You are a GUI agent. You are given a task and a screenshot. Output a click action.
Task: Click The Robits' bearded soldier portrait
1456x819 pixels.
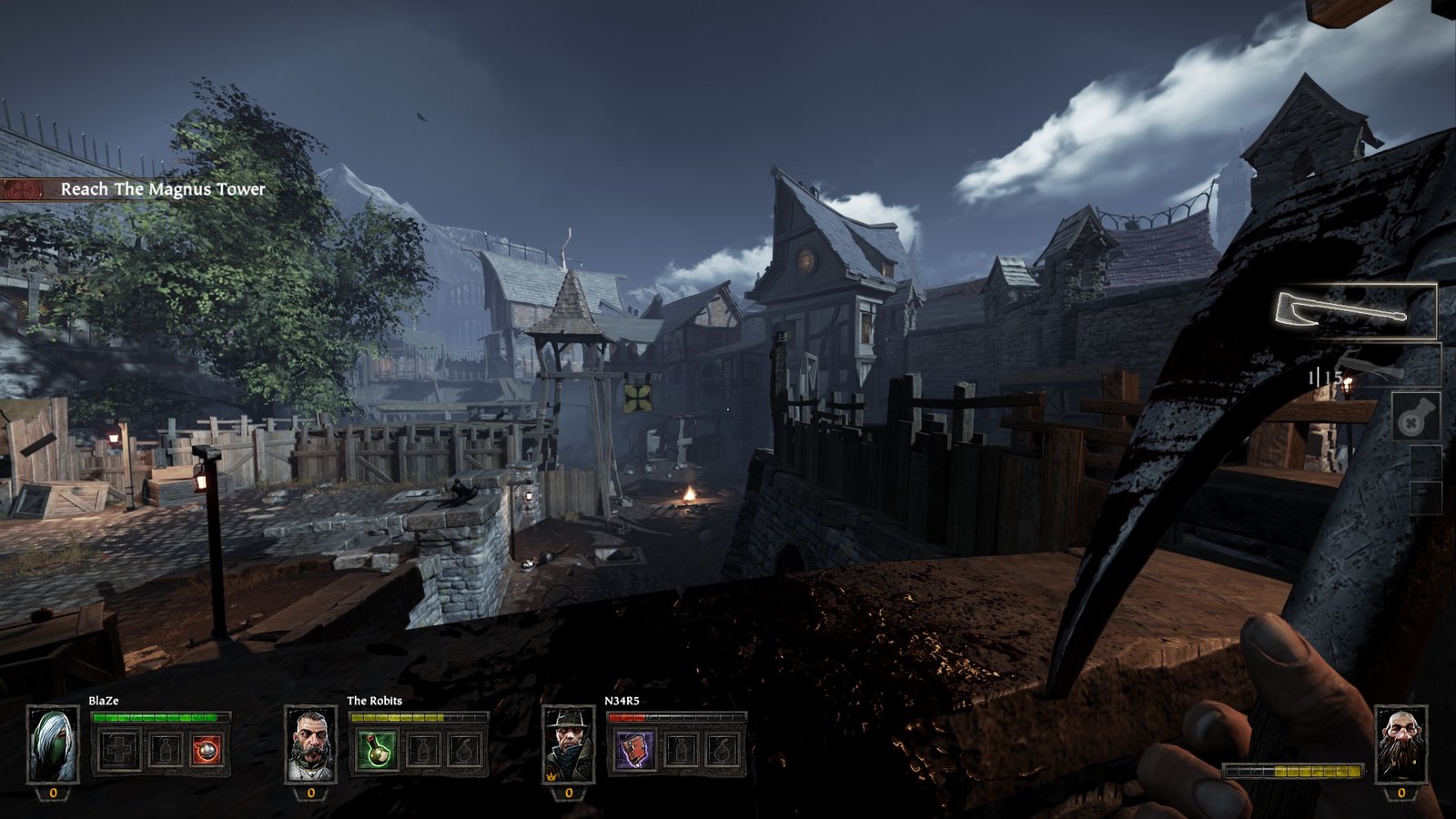[x=310, y=744]
